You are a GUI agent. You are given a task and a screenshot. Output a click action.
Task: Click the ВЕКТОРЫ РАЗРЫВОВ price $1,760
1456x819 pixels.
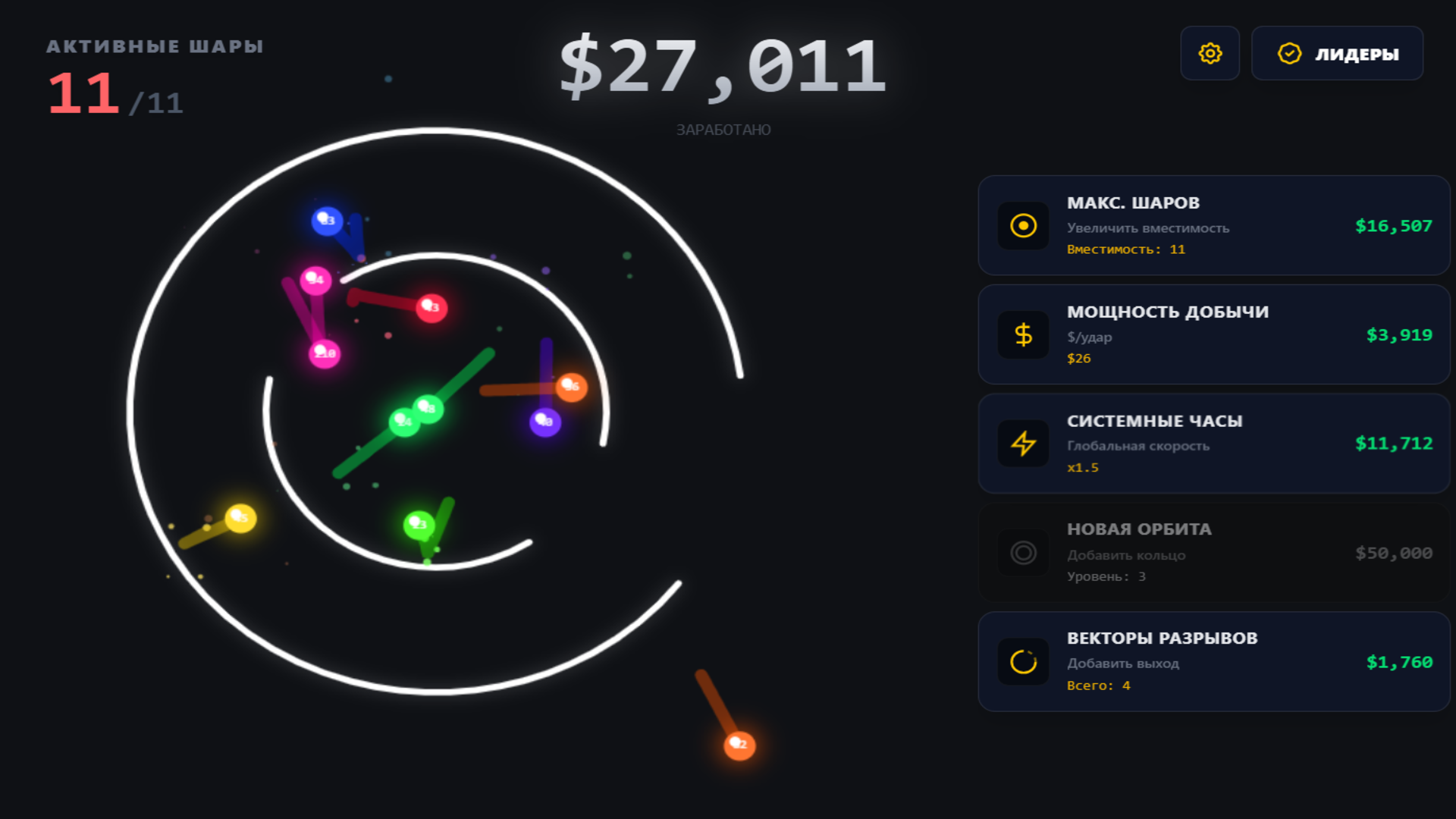click(1399, 661)
